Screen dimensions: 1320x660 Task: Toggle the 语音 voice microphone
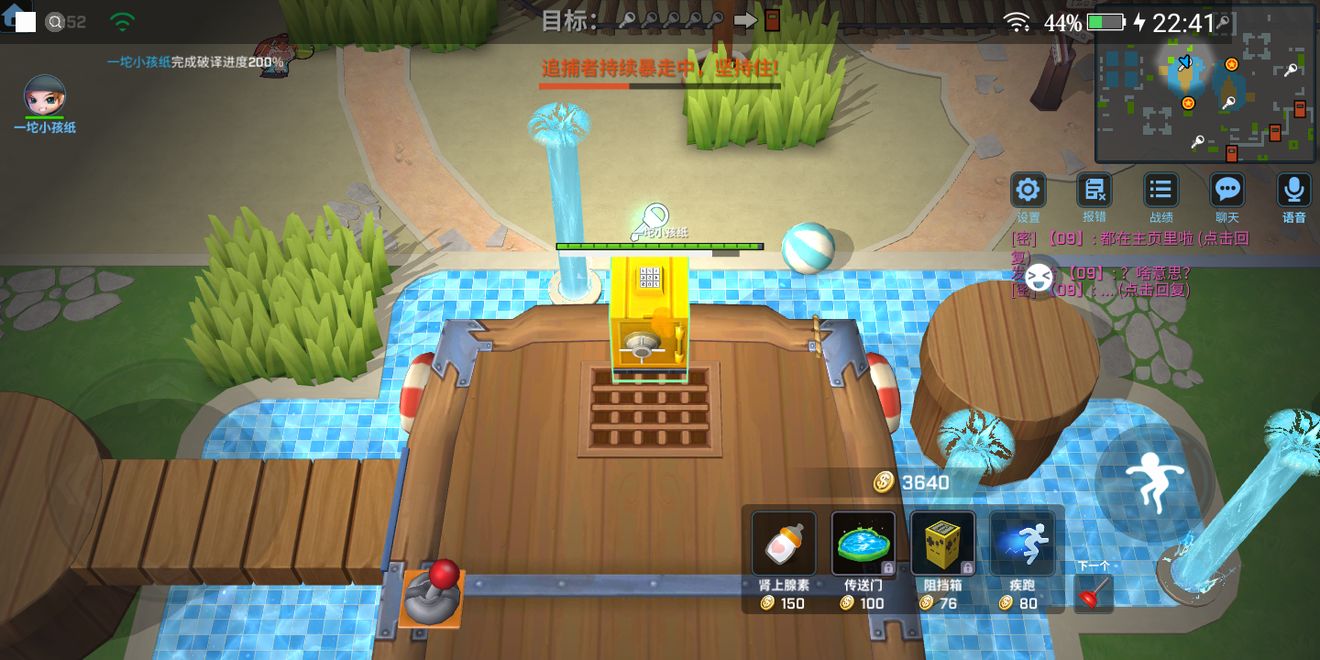(x=1294, y=190)
